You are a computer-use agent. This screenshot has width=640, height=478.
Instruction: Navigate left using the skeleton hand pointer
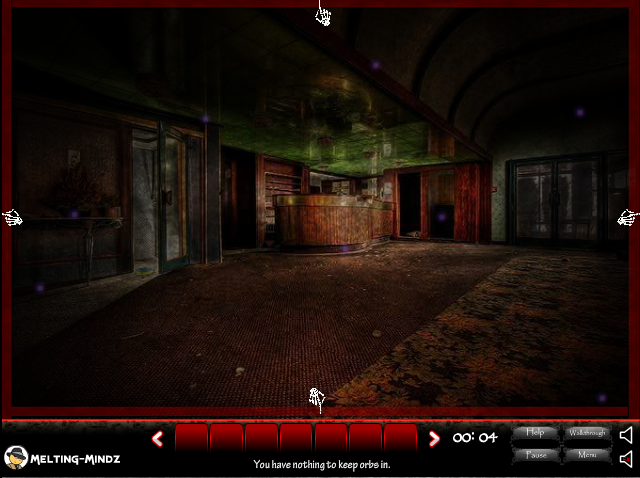click(x=12, y=217)
